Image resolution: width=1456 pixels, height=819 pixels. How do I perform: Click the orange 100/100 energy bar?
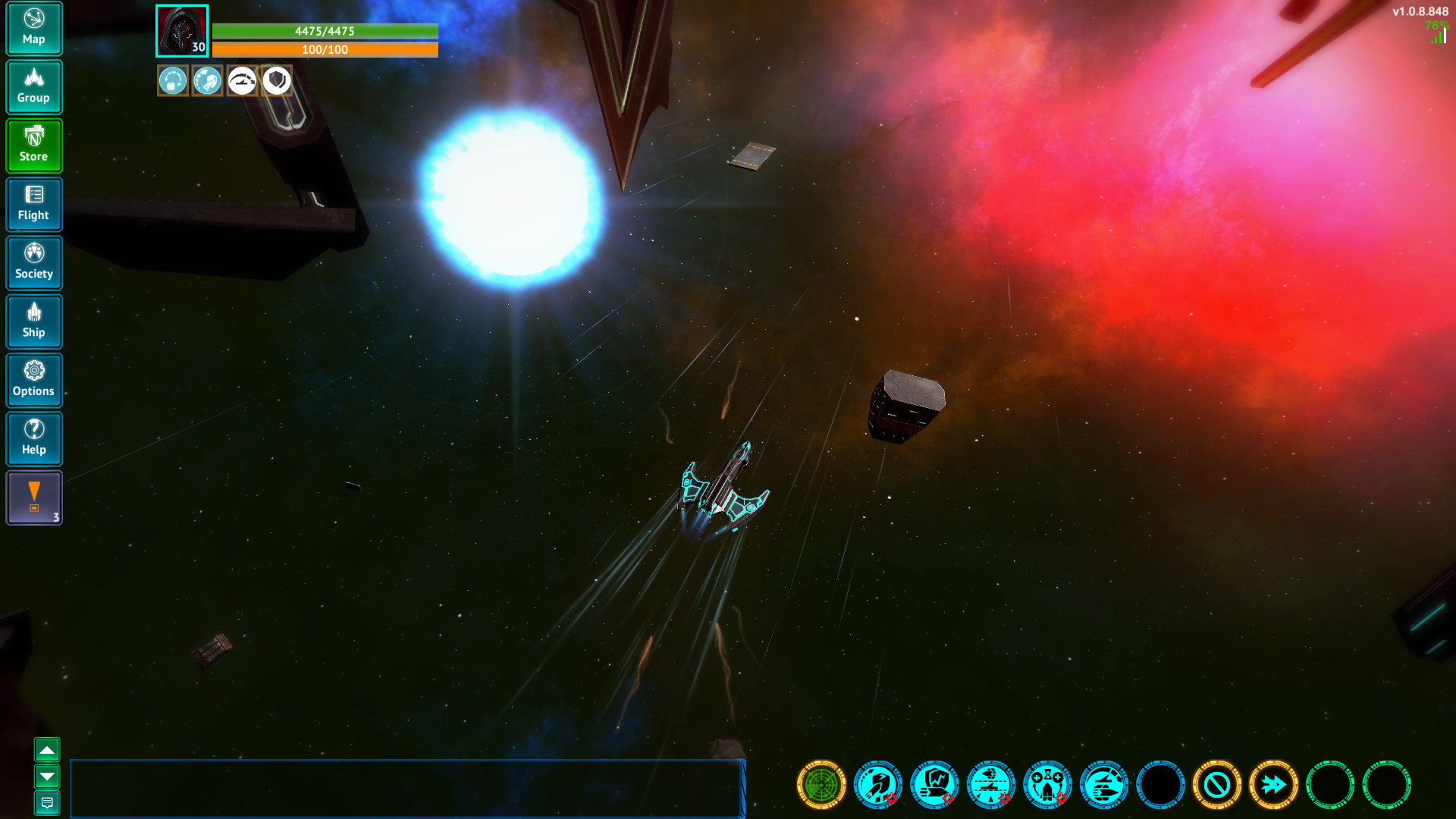326,50
